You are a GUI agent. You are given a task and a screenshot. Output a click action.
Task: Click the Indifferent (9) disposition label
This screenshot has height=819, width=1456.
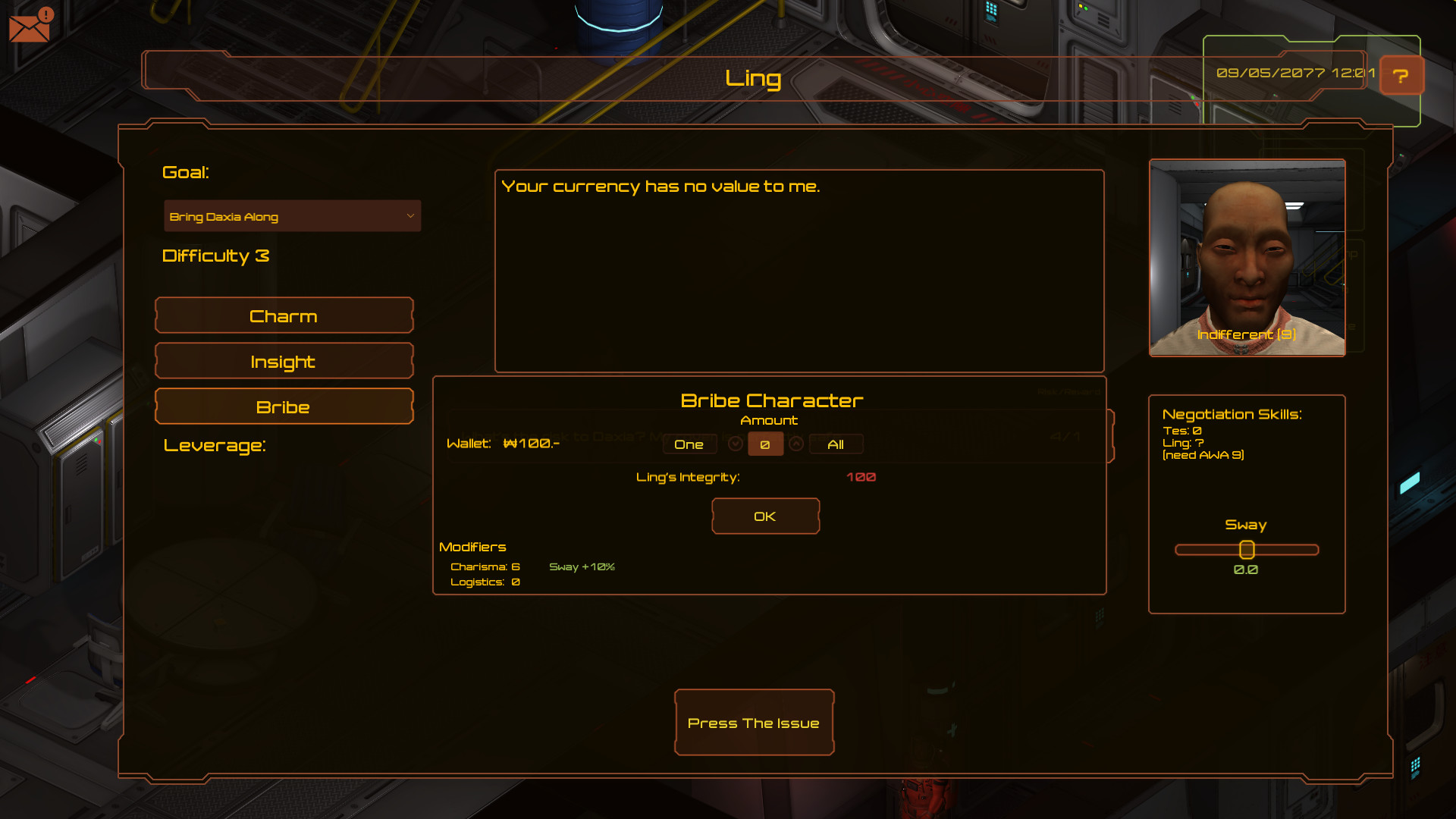click(1246, 334)
